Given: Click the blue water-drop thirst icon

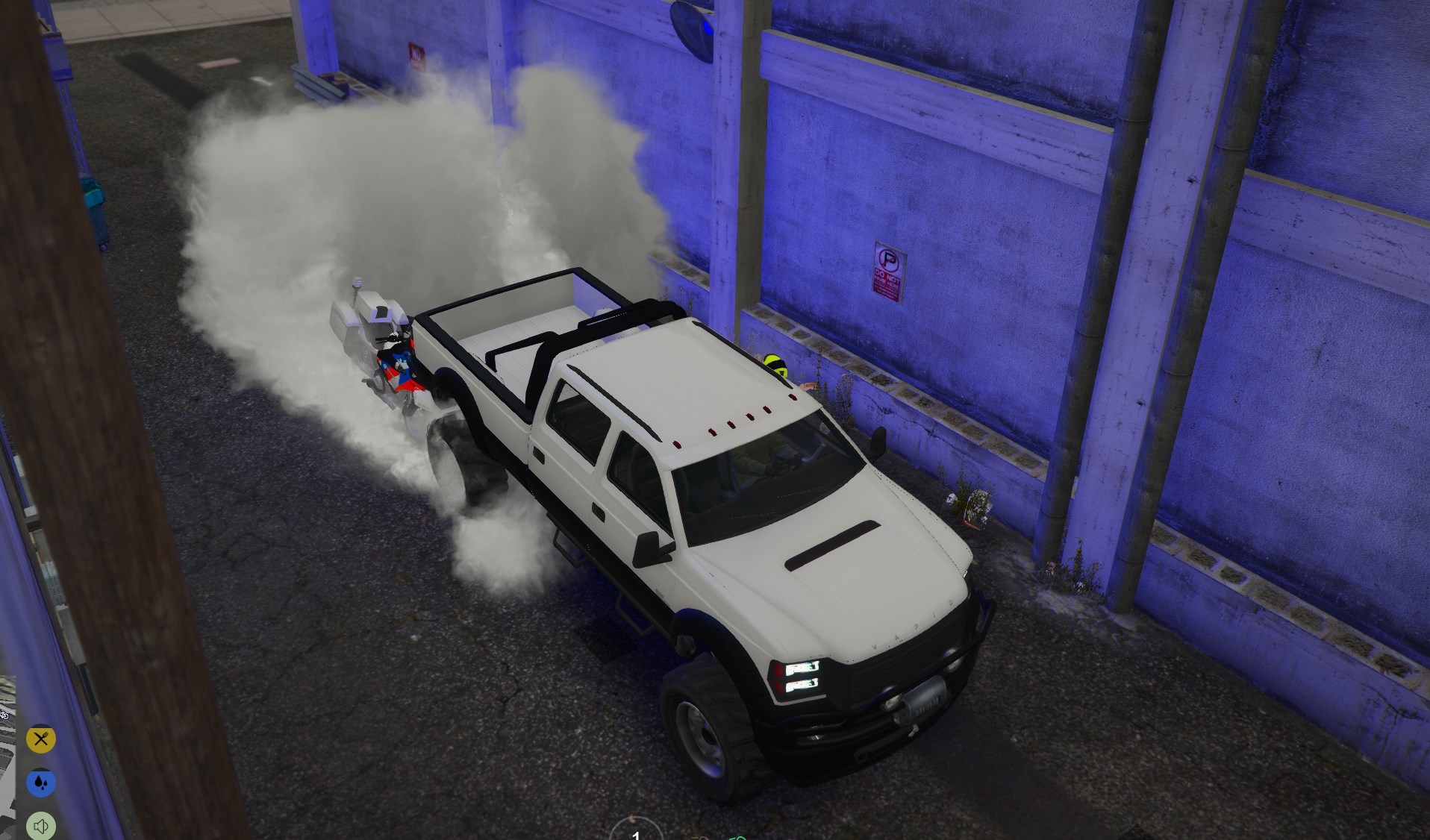Looking at the screenshot, I should (x=41, y=783).
